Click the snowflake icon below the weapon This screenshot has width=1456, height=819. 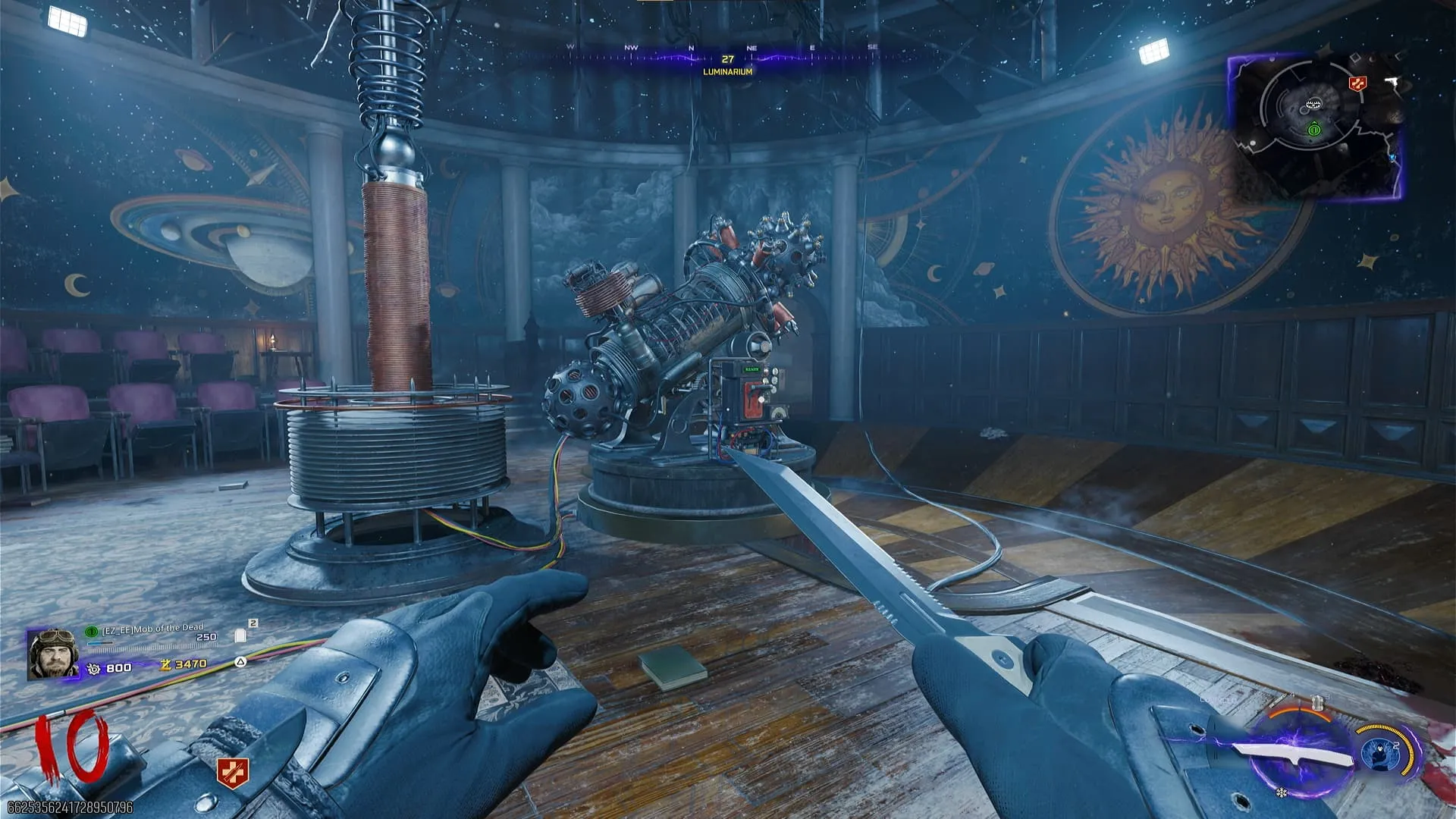[x=1282, y=793]
